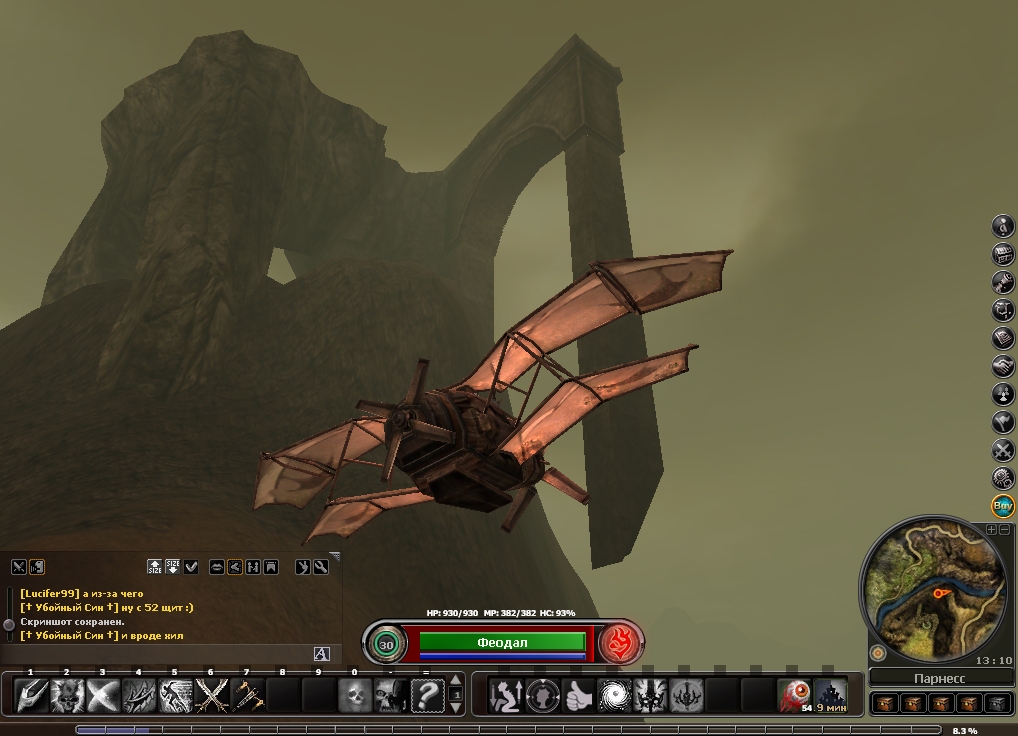This screenshot has width=1018, height=736.
Task: Open the character info round button
Action: point(1003,227)
